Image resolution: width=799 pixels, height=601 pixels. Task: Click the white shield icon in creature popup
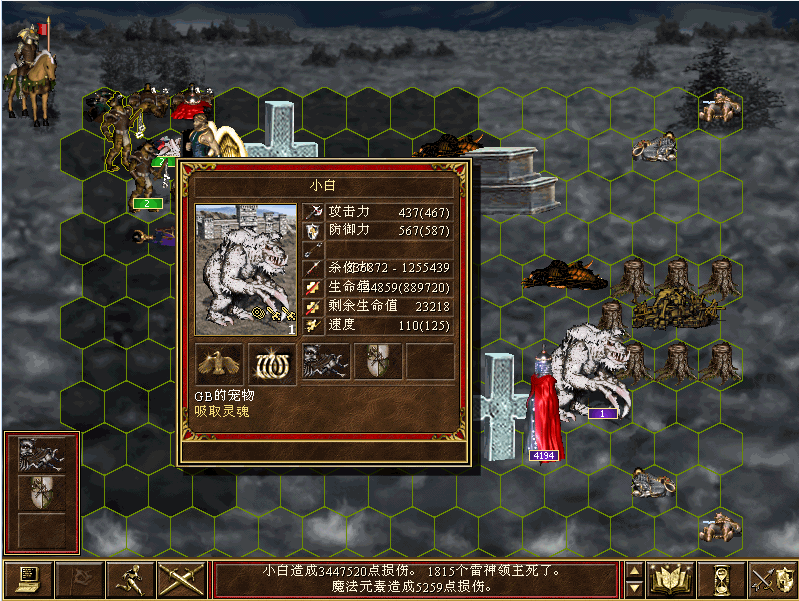[x=377, y=362]
